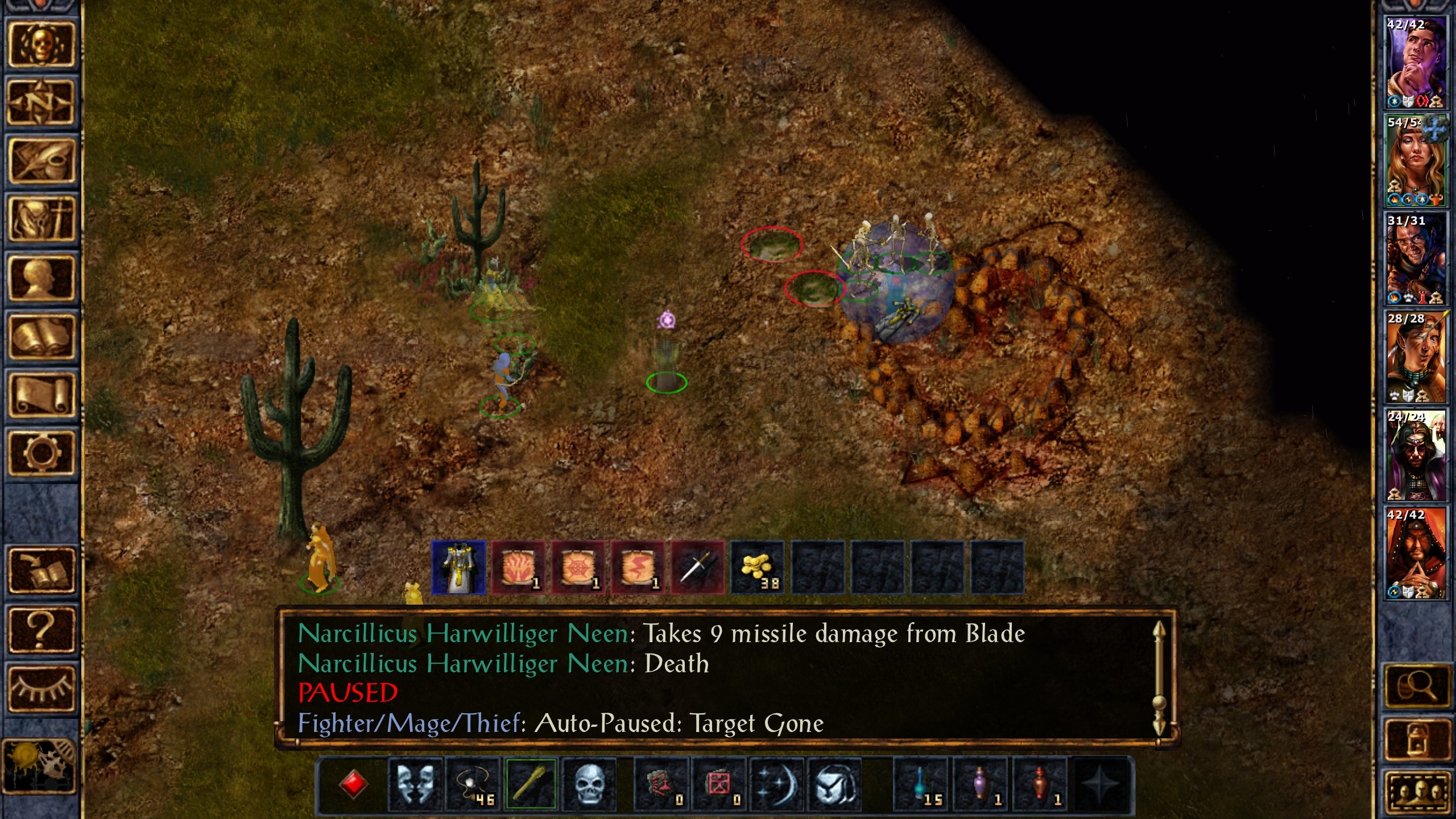Click the red gem talk button
This screenshot has width=1456, height=819.
click(x=353, y=784)
